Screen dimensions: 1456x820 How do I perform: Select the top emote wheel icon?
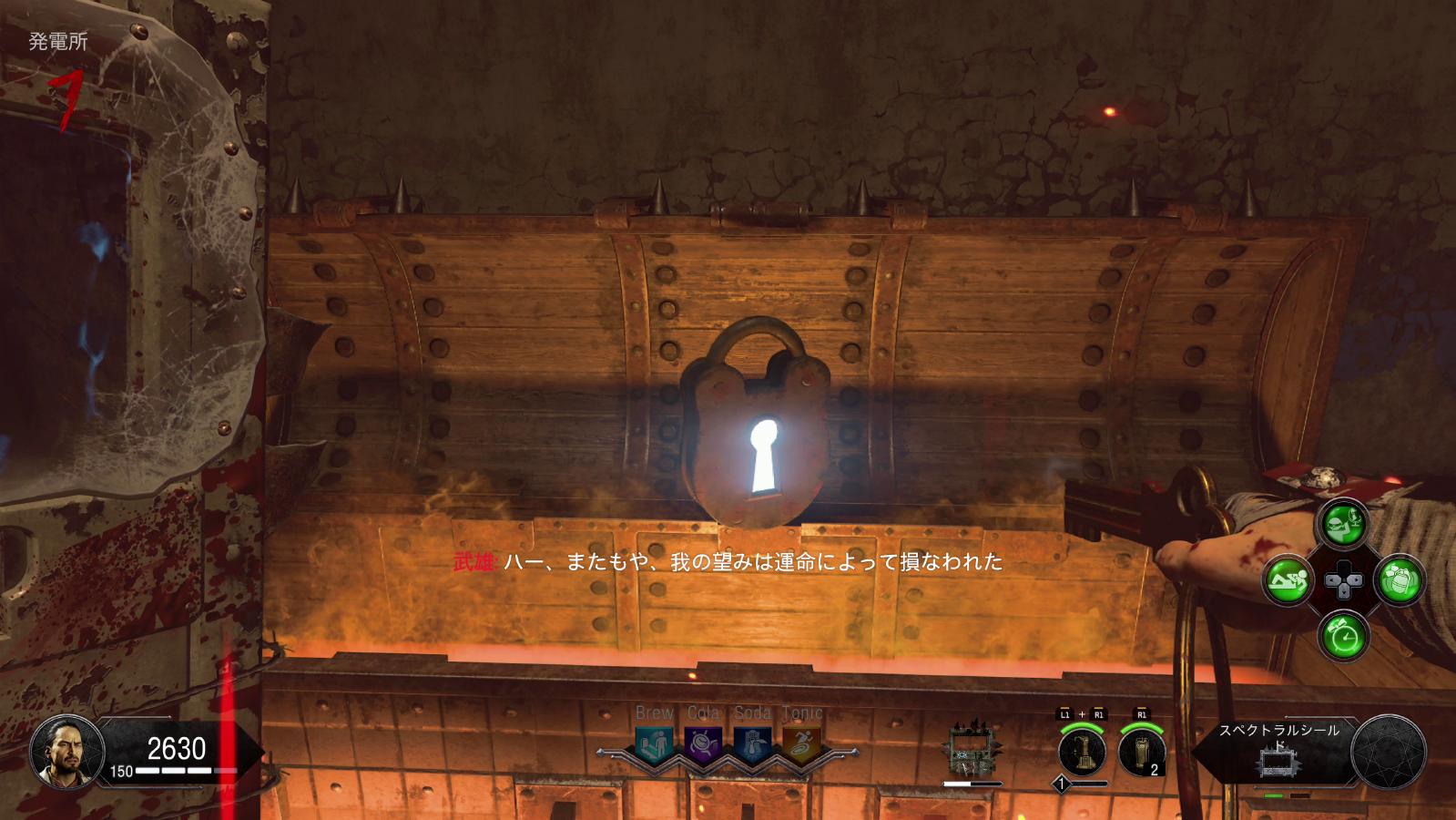[1344, 524]
